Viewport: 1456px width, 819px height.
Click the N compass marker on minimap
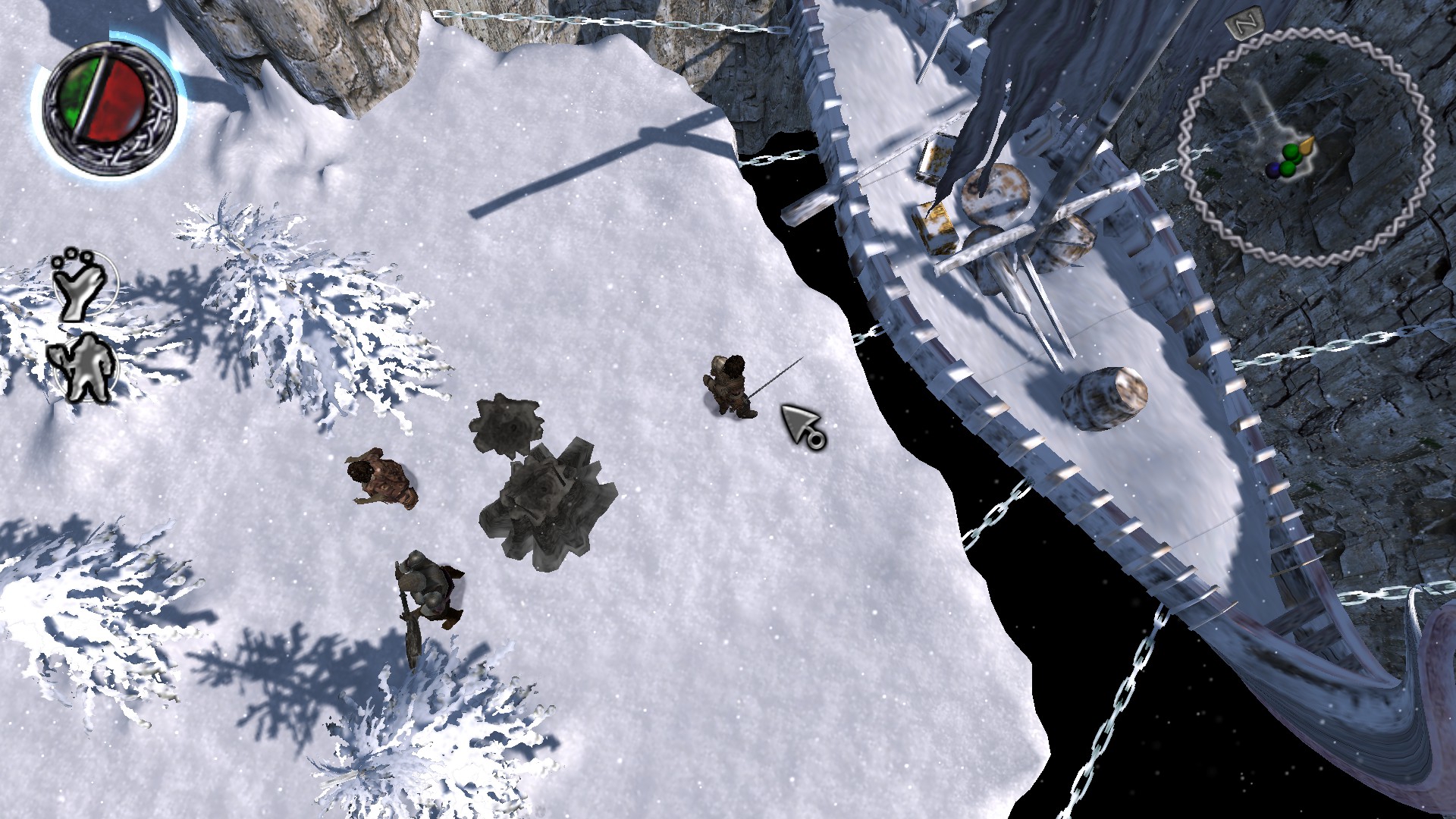[x=1242, y=25]
